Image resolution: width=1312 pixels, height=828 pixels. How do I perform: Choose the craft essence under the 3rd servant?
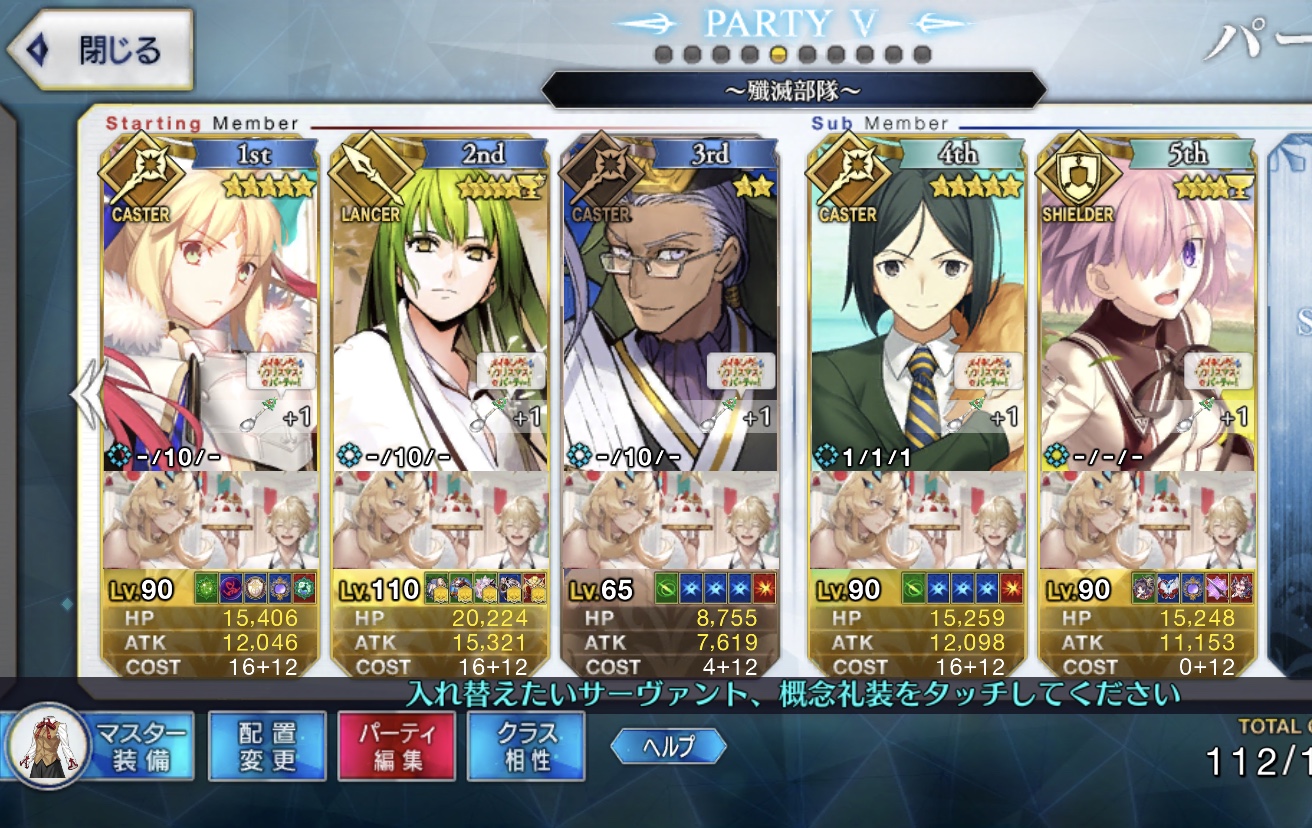click(x=670, y=521)
